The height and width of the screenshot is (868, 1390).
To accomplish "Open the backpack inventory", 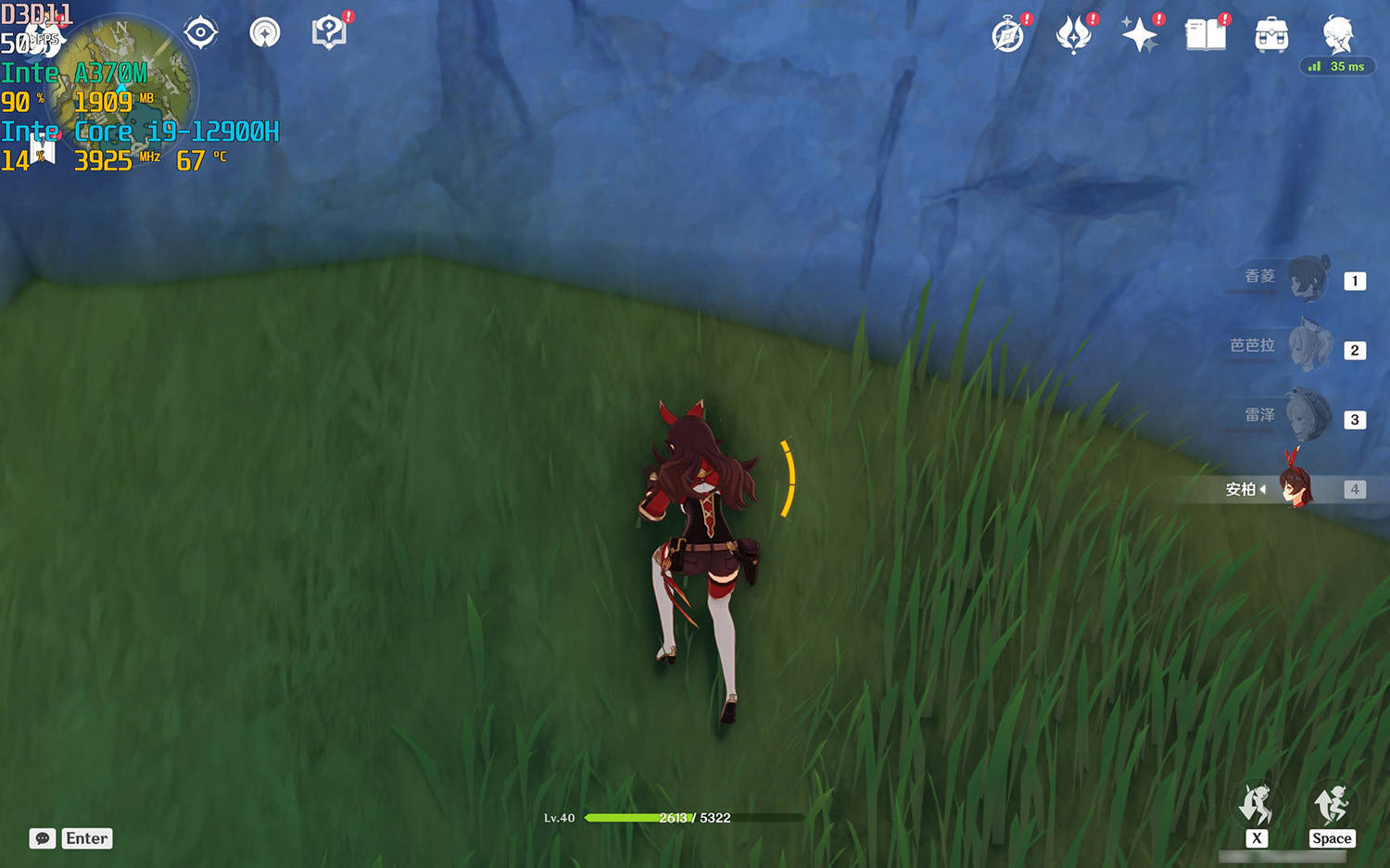I will [x=1271, y=36].
